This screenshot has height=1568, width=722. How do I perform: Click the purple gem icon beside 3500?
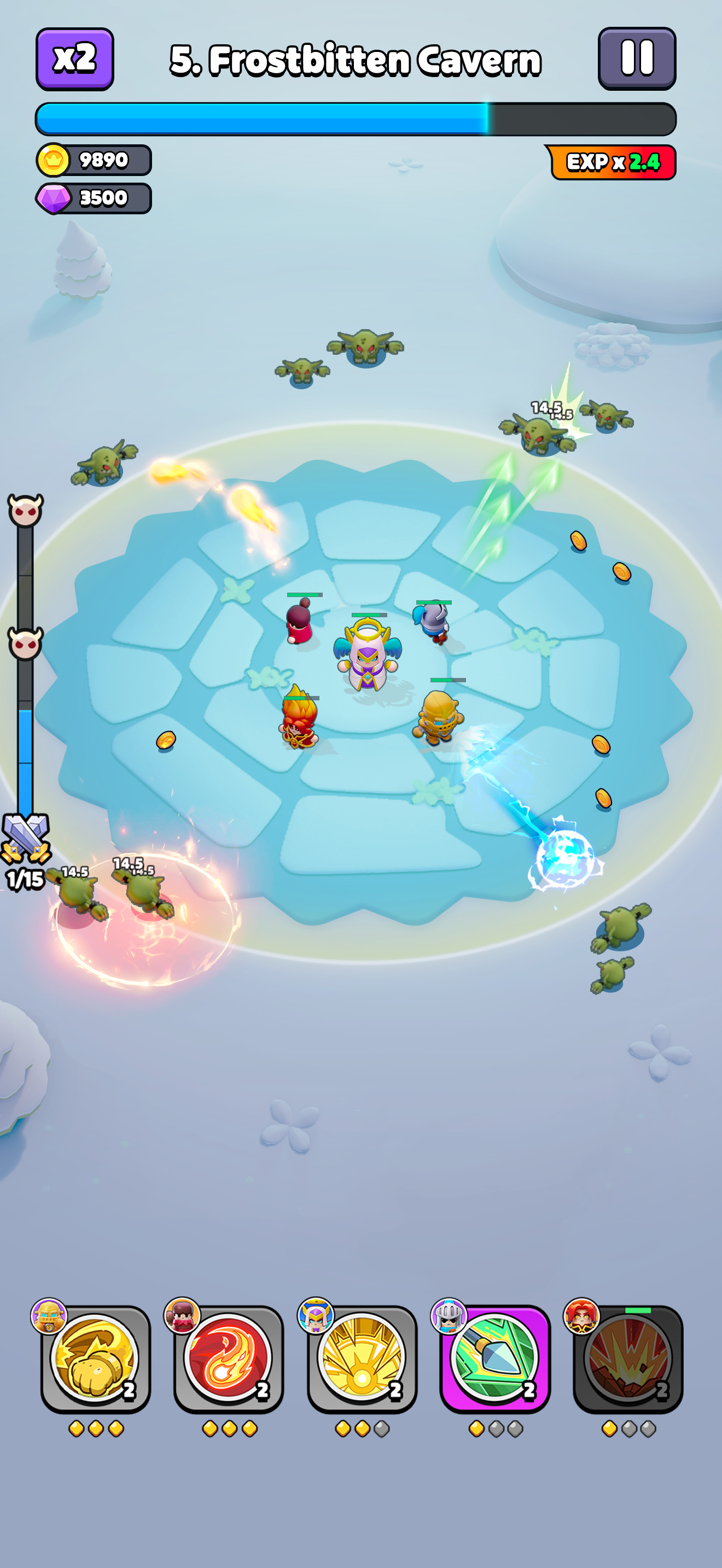pyautogui.click(x=55, y=198)
